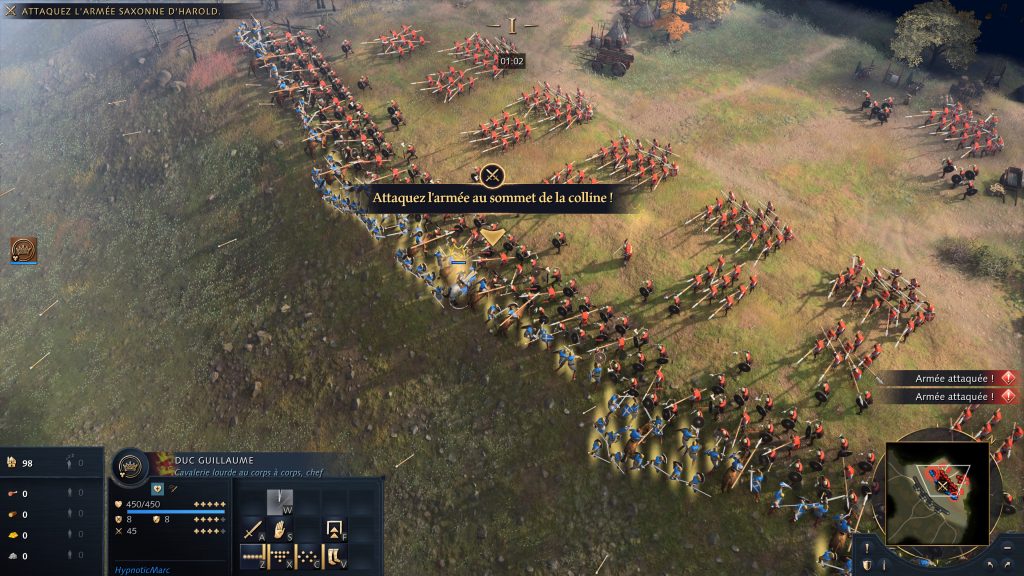Choose the open hand stop command
The image size is (1024, 576).
tap(281, 528)
